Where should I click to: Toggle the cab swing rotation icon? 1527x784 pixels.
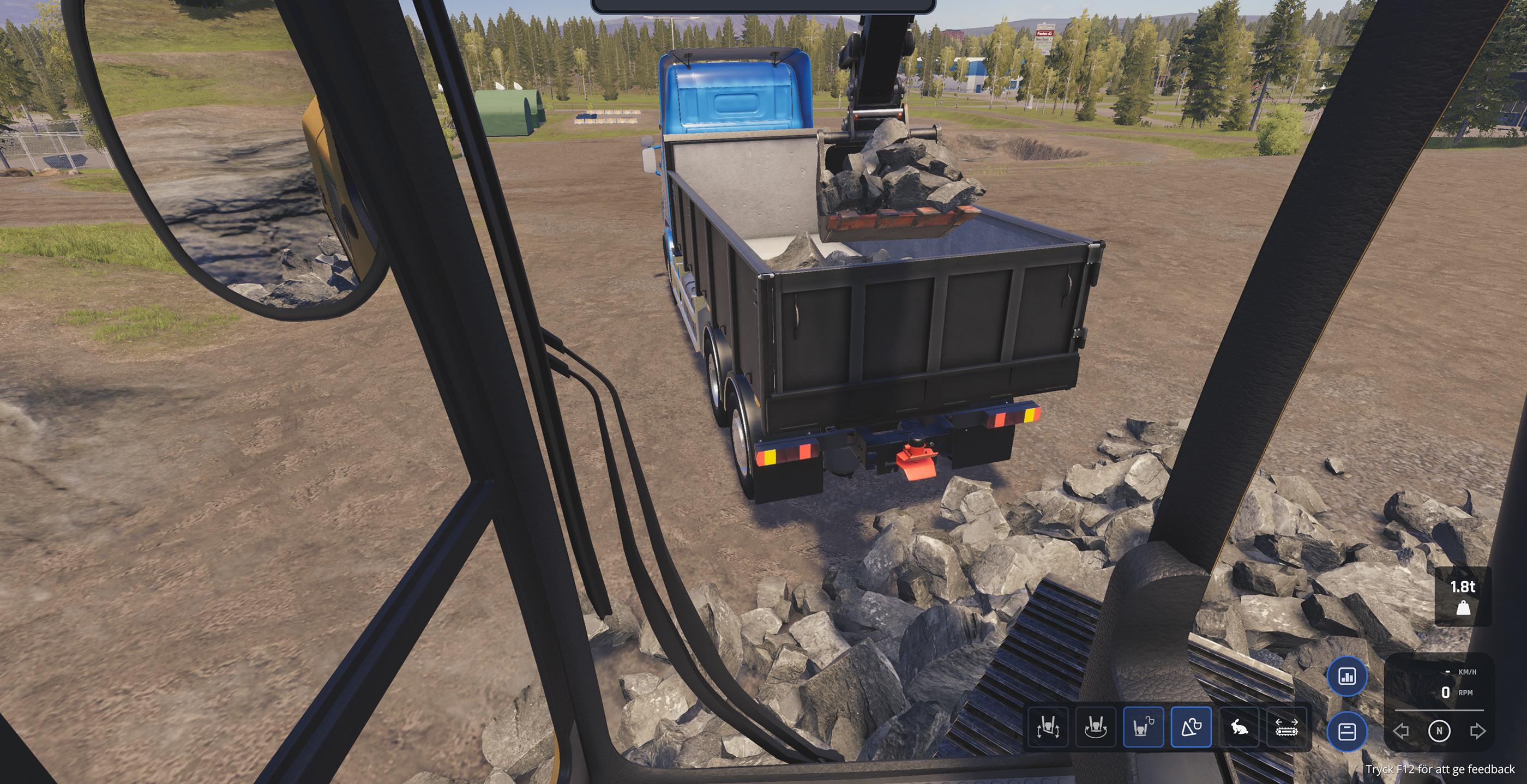click(1096, 727)
